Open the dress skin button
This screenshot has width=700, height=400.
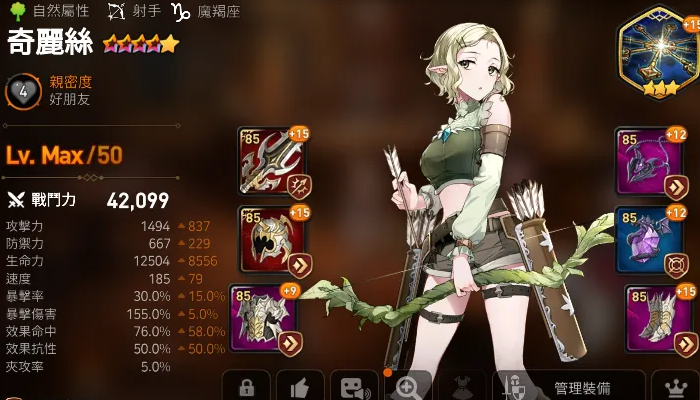point(462,387)
